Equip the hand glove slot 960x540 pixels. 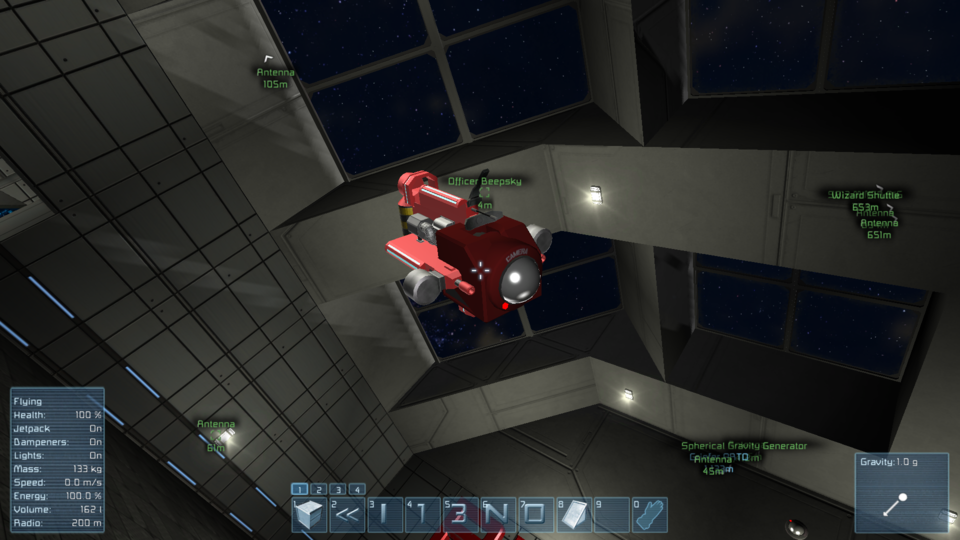pos(650,515)
